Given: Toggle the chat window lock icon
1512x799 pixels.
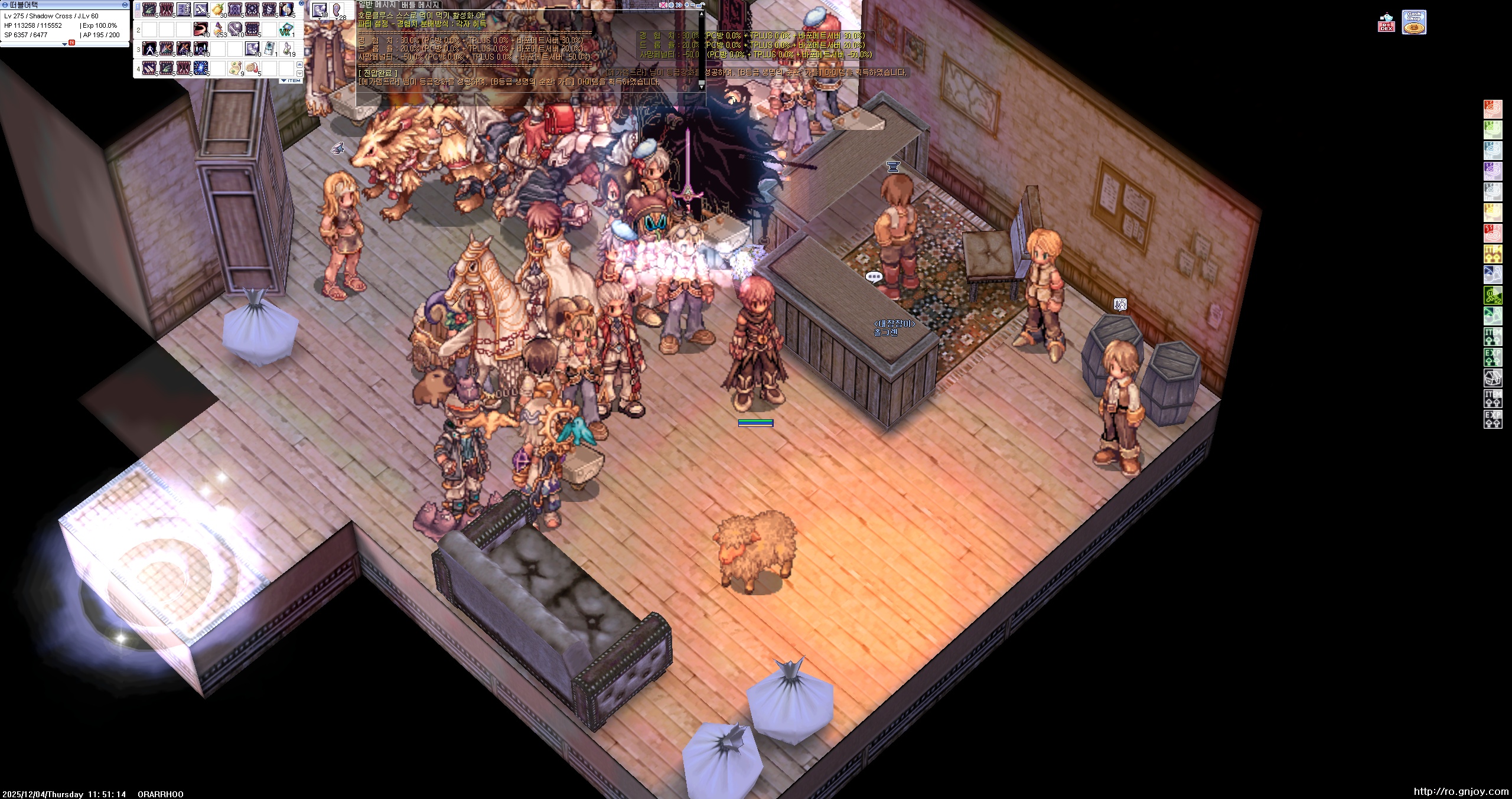Looking at the screenshot, I should pos(701,5).
